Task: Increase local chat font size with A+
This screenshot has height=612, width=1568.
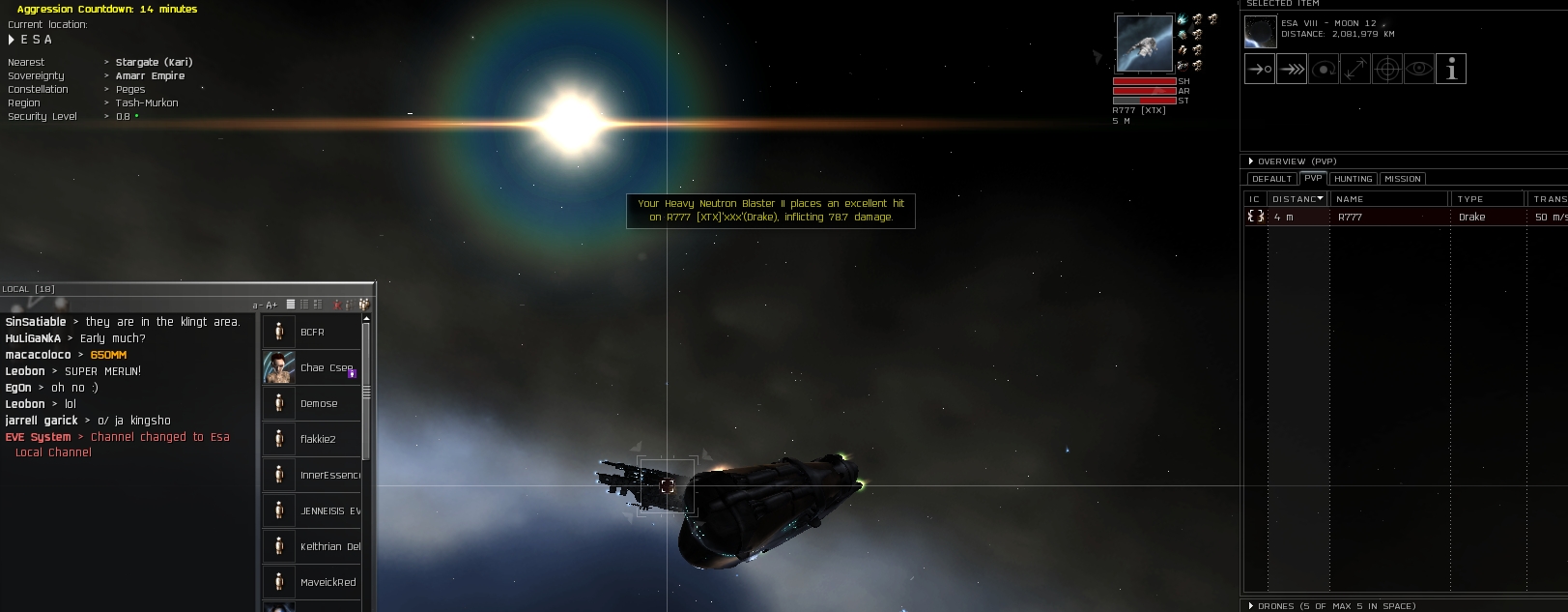Action: tap(271, 305)
